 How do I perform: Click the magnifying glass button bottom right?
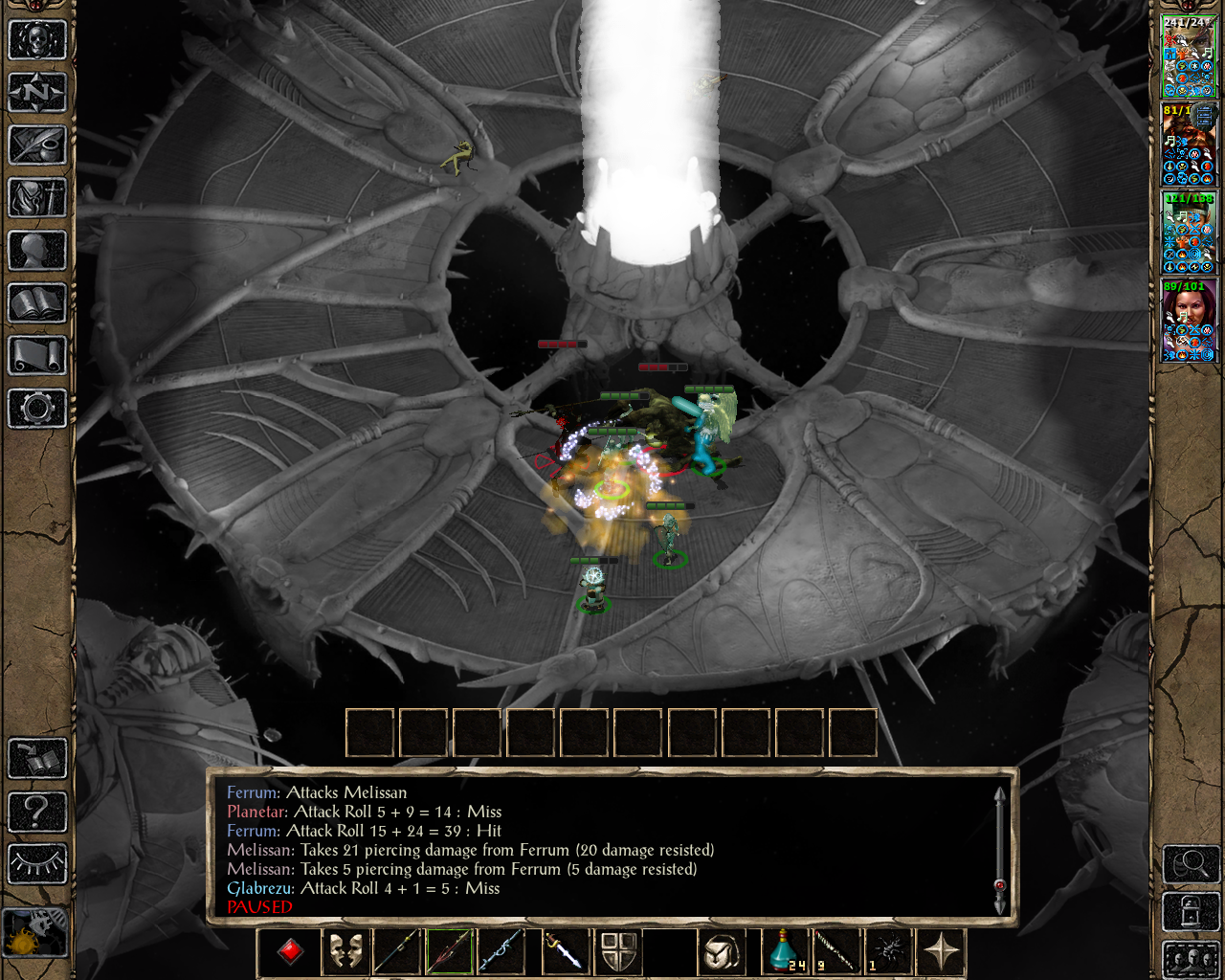click(x=1190, y=864)
